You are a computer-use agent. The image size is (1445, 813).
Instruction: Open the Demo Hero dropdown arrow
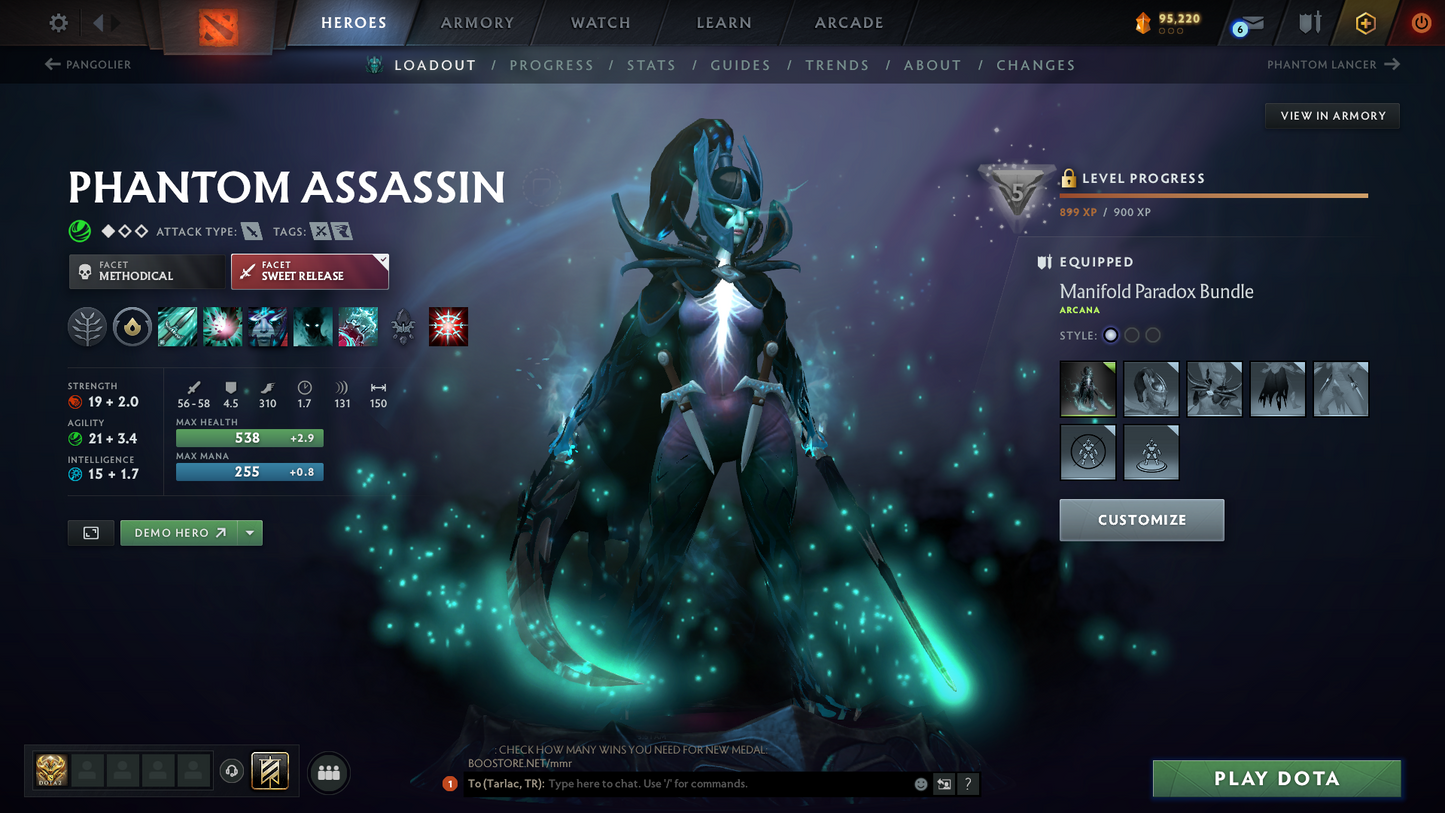point(249,532)
